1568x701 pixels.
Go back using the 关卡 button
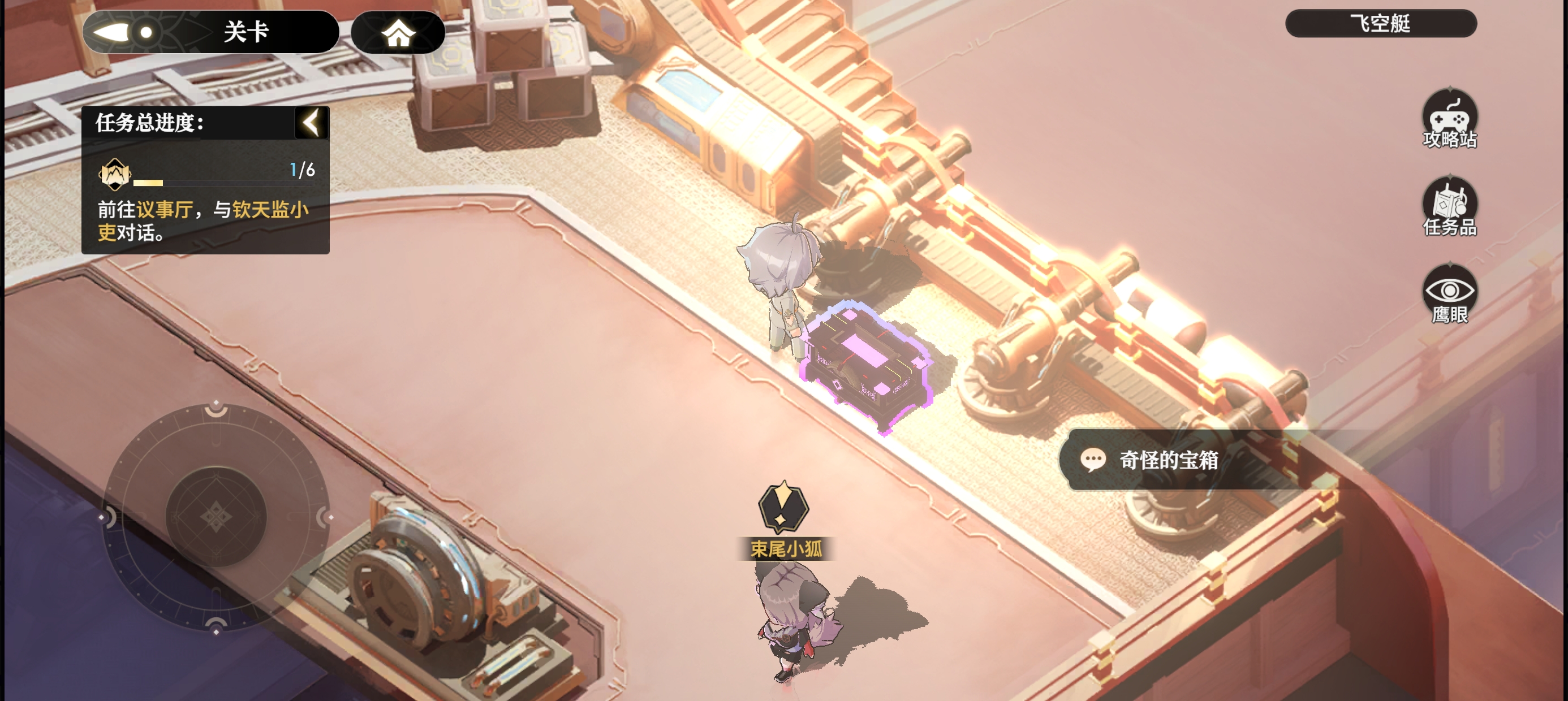pos(210,32)
